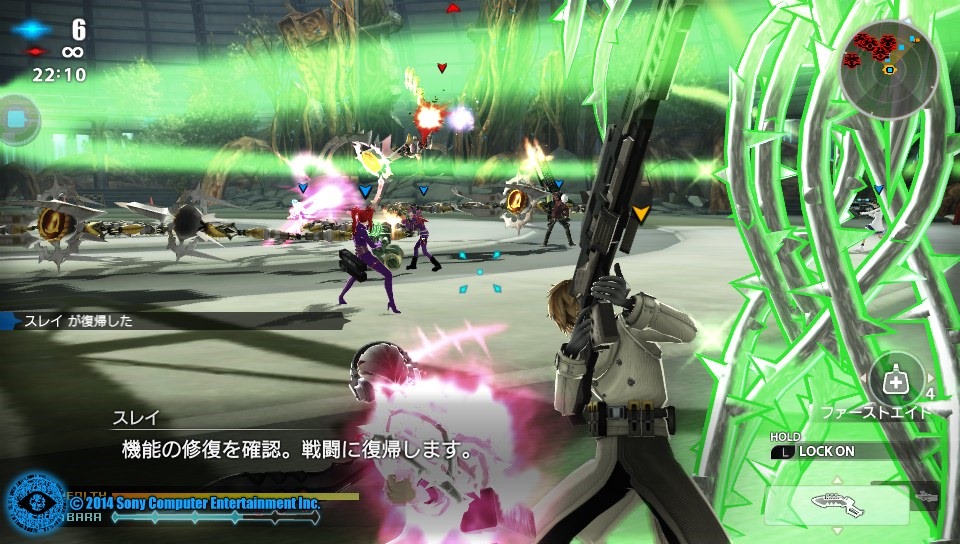Switch to the dimmed secondary weapon icon

[x=928, y=495]
